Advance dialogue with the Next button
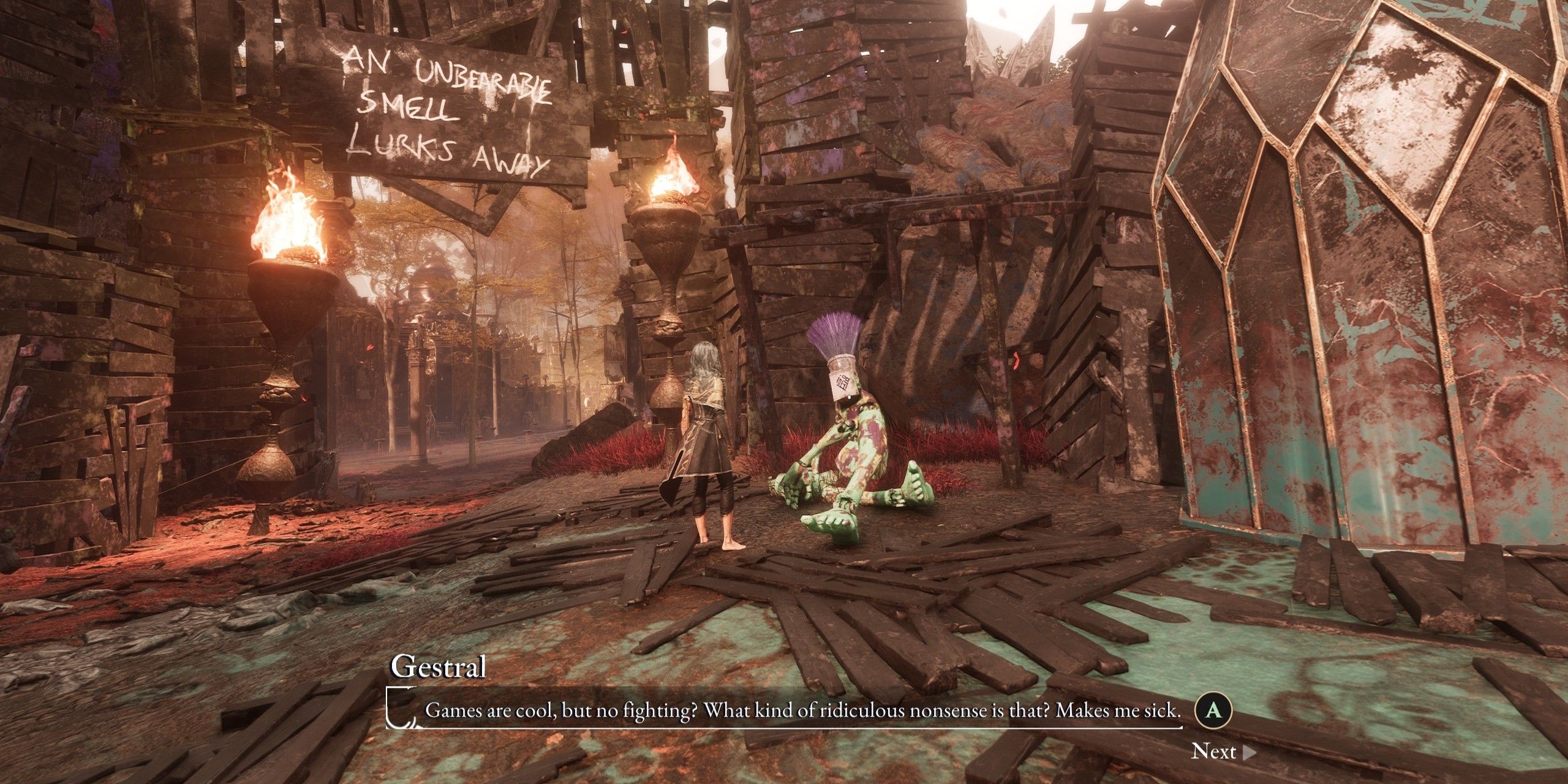 [1222, 752]
